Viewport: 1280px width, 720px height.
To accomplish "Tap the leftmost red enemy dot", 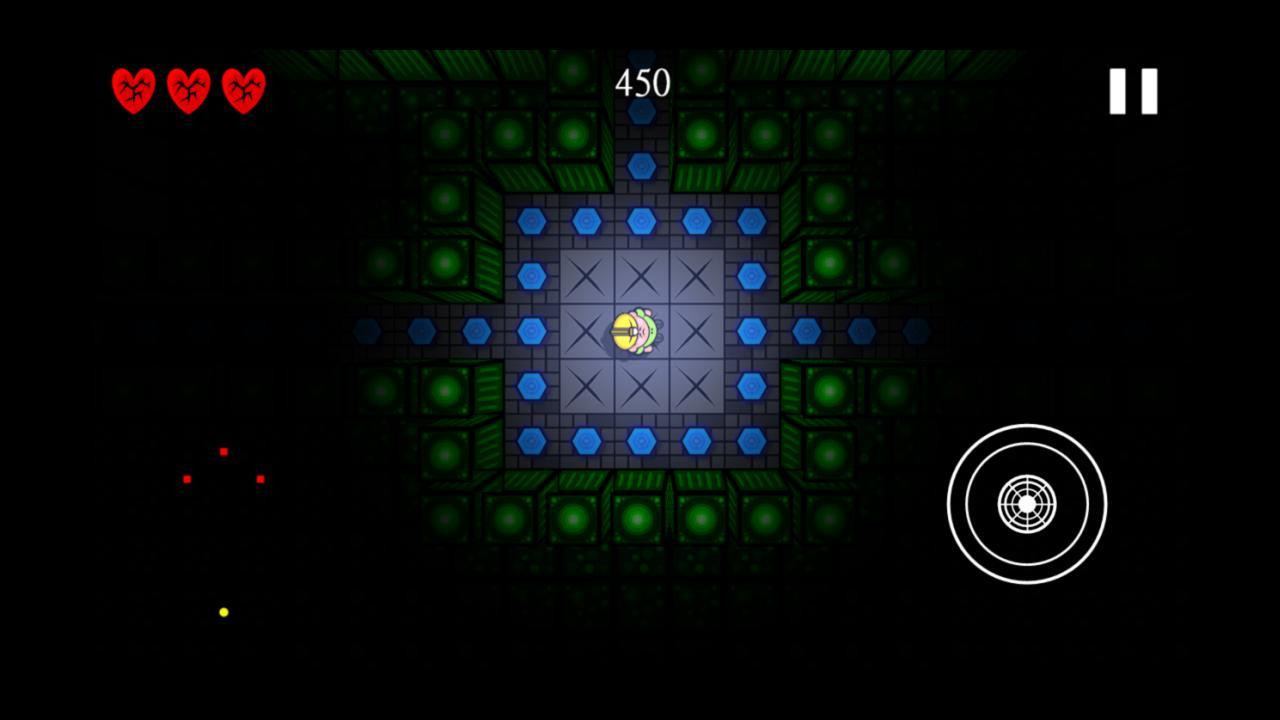I will point(187,479).
